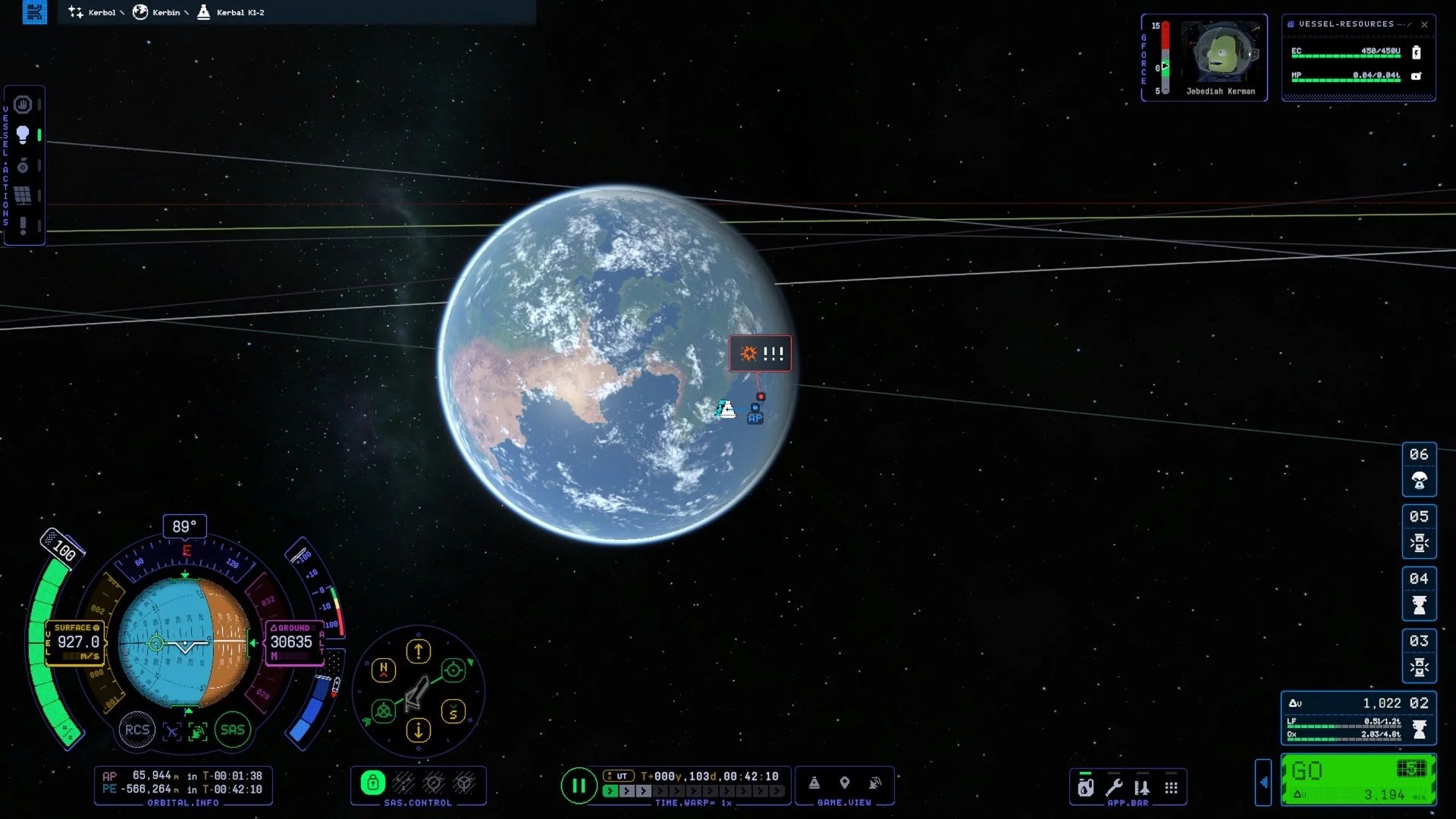Select Kerbin in the top breadcrumb bar
This screenshot has height=819, width=1456.
pyautogui.click(x=165, y=12)
